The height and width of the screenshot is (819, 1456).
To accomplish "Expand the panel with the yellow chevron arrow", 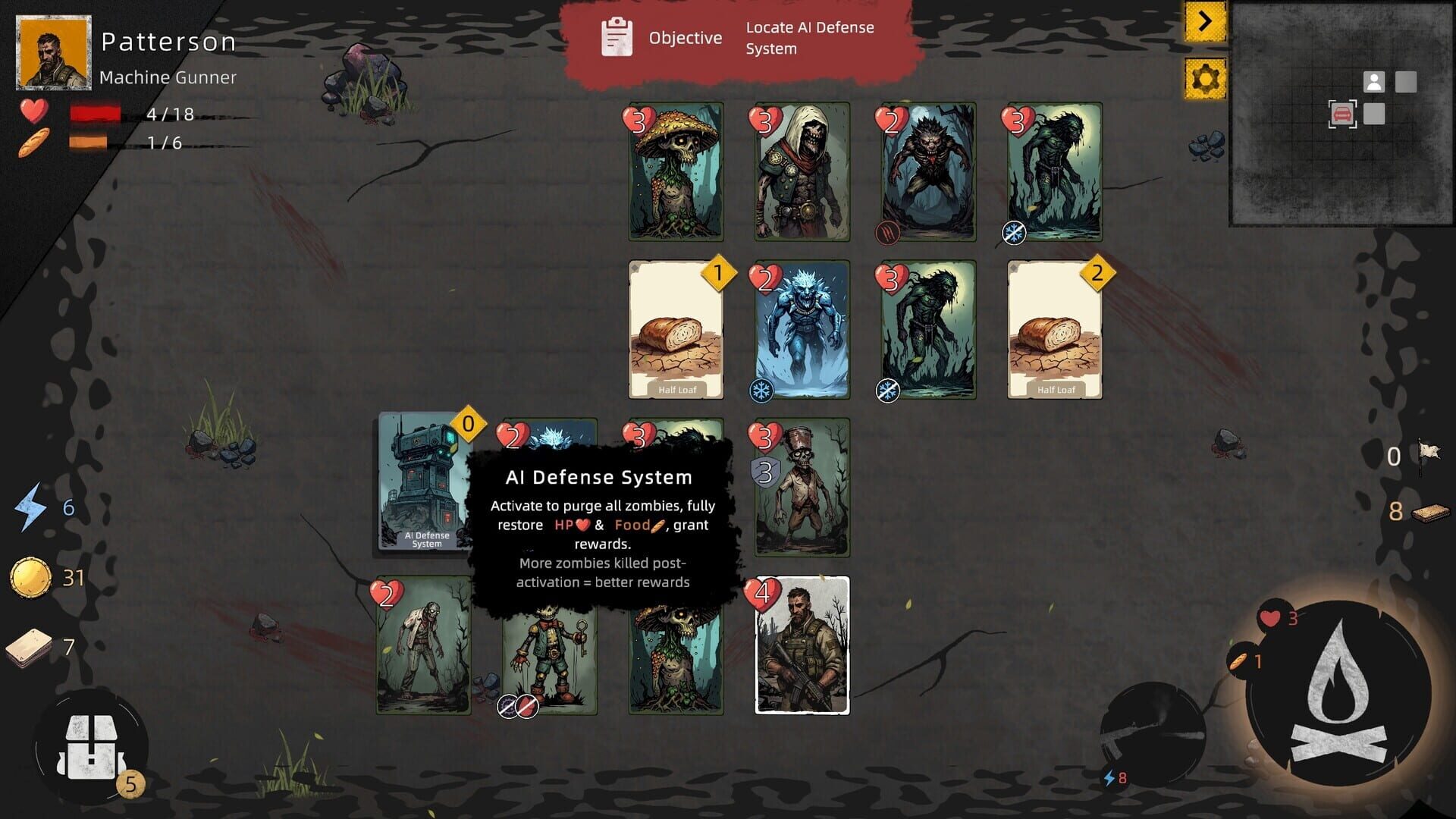I will pos(1207,23).
